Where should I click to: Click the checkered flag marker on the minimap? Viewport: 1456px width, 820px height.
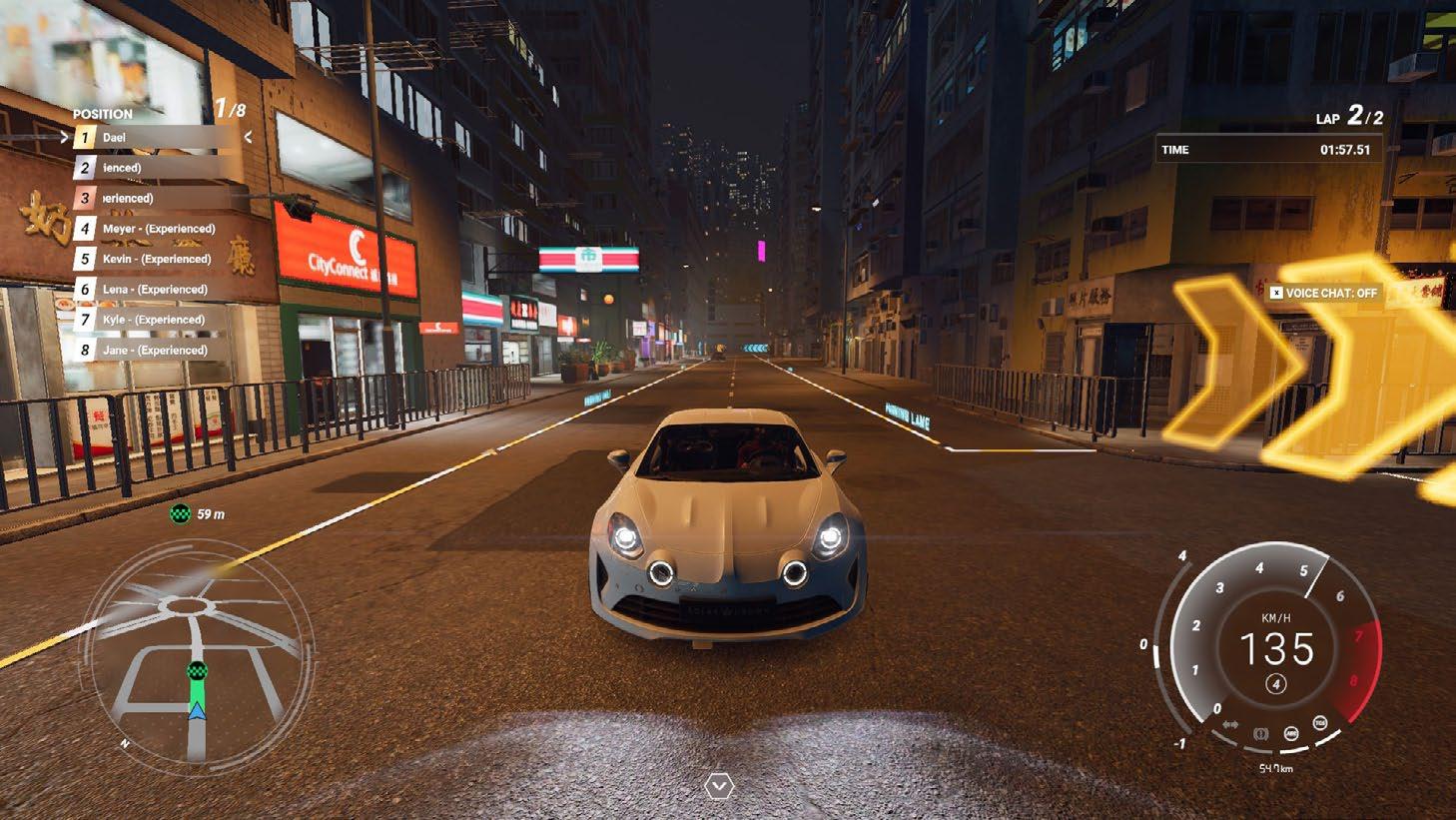click(x=198, y=670)
